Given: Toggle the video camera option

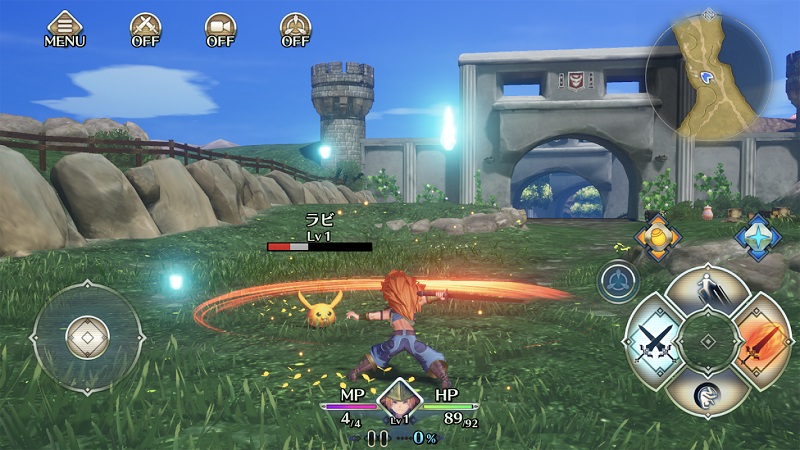Looking at the screenshot, I should click(220, 29).
